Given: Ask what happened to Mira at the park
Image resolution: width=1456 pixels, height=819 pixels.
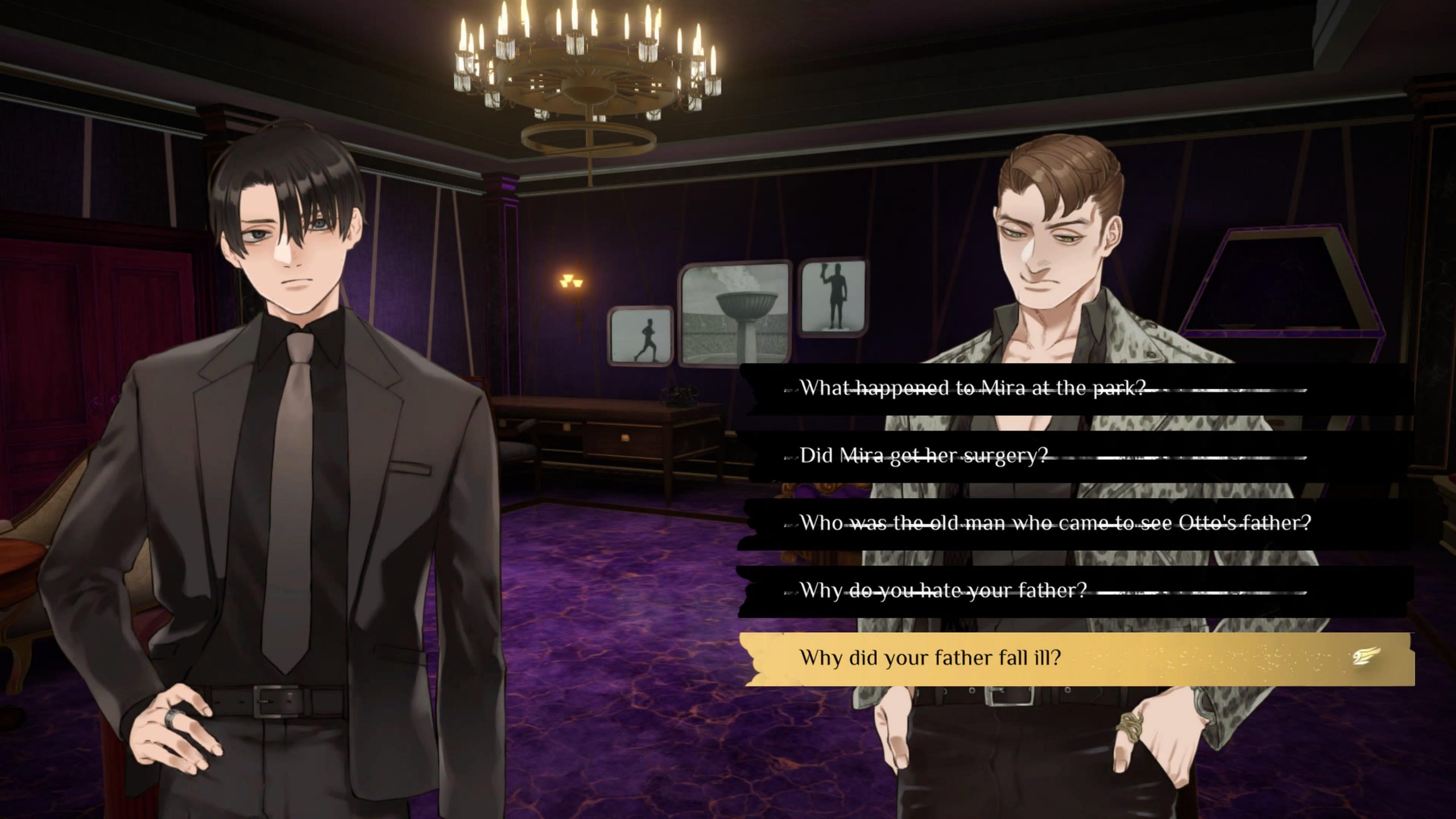Looking at the screenshot, I should tap(973, 388).
